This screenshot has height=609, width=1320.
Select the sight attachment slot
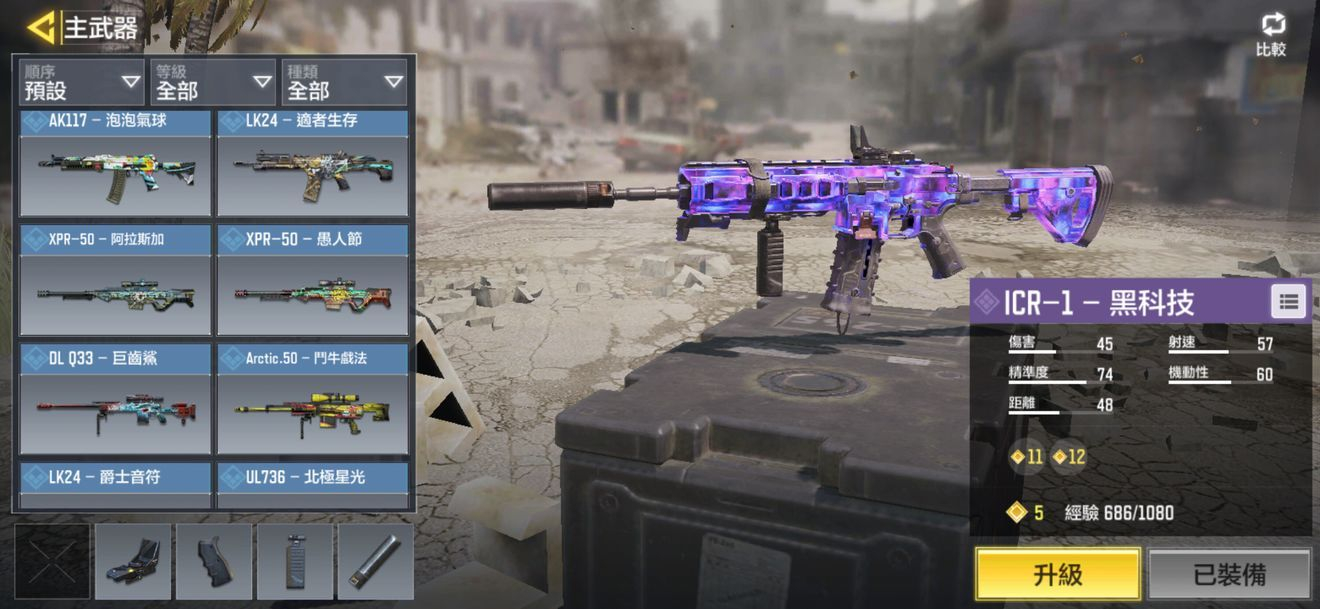click(133, 561)
